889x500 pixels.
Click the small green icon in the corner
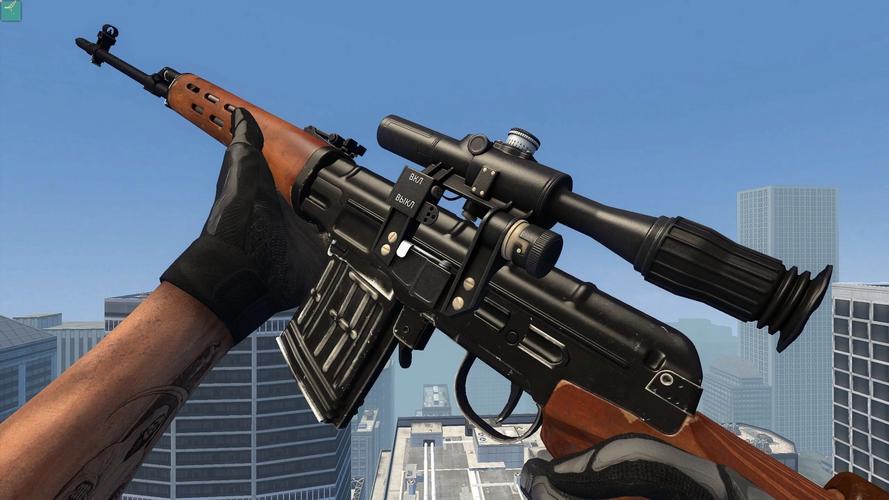[10, 10]
